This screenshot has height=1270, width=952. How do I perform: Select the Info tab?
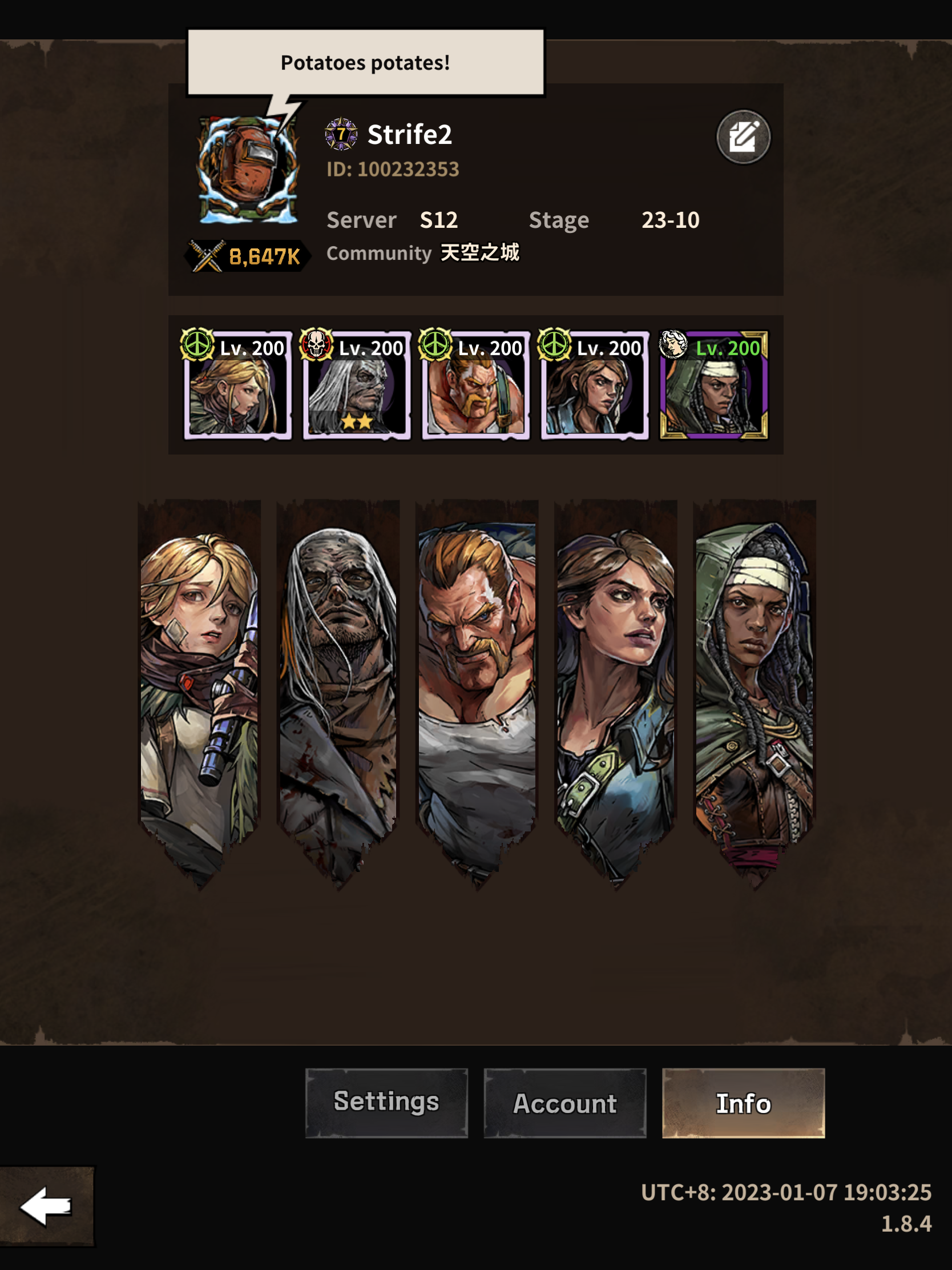(x=743, y=1102)
